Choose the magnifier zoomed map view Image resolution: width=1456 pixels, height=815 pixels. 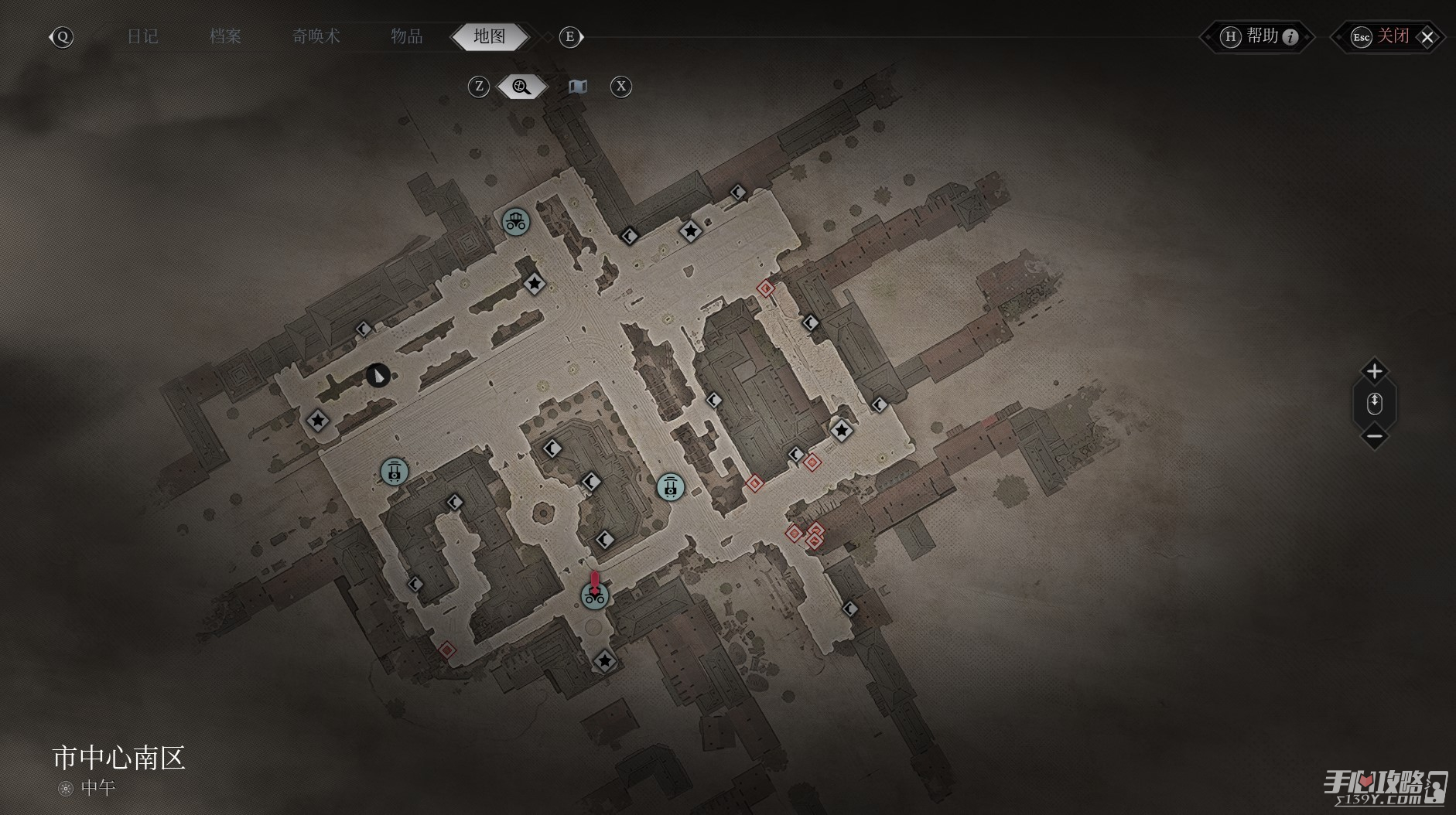pos(521,87)
